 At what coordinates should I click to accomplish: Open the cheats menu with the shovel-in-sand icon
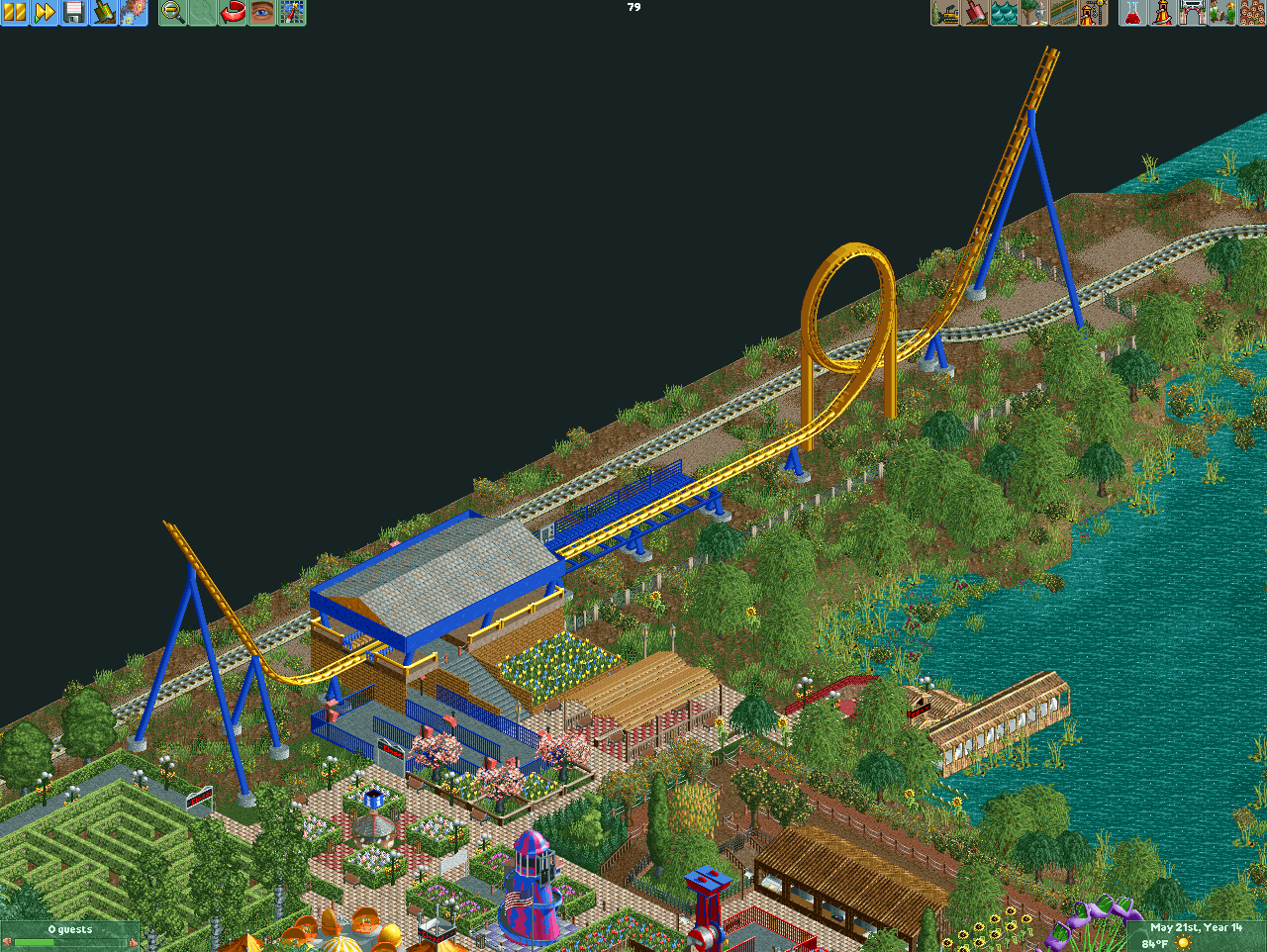click(x=104, y=13)
